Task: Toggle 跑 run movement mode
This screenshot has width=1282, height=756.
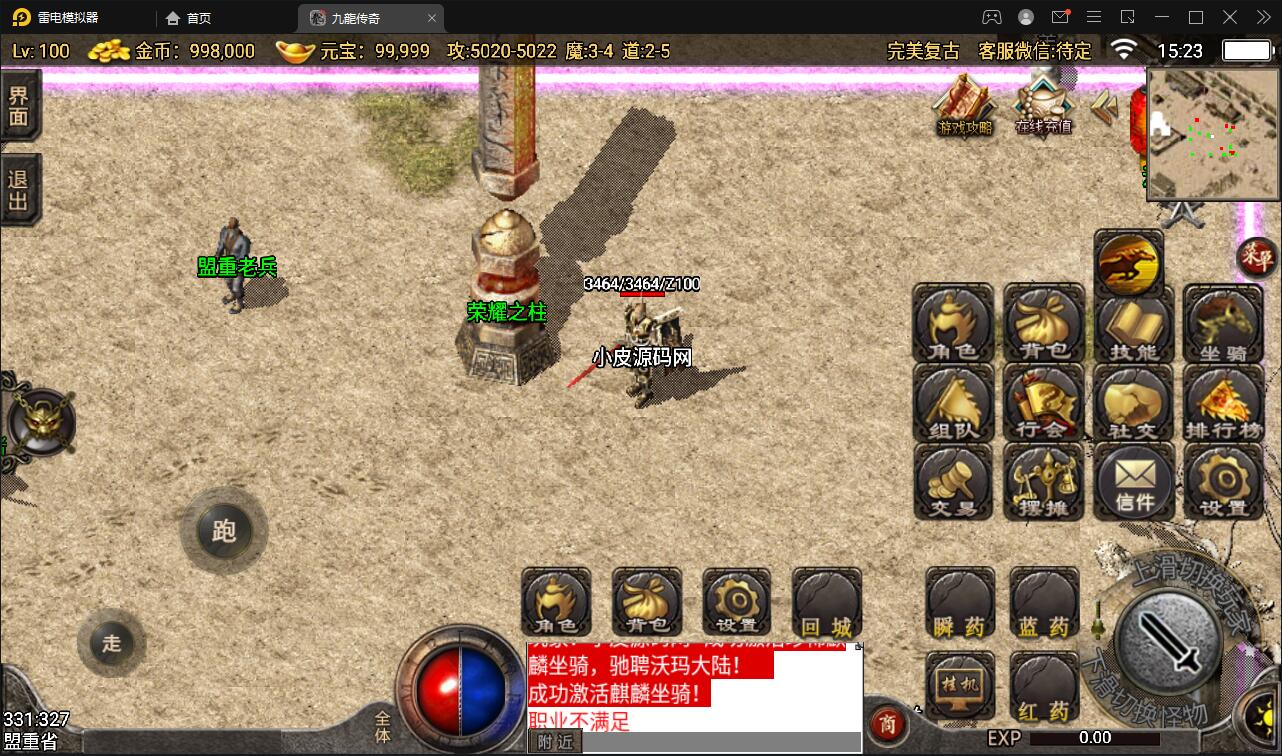Action: click(224, 531)
